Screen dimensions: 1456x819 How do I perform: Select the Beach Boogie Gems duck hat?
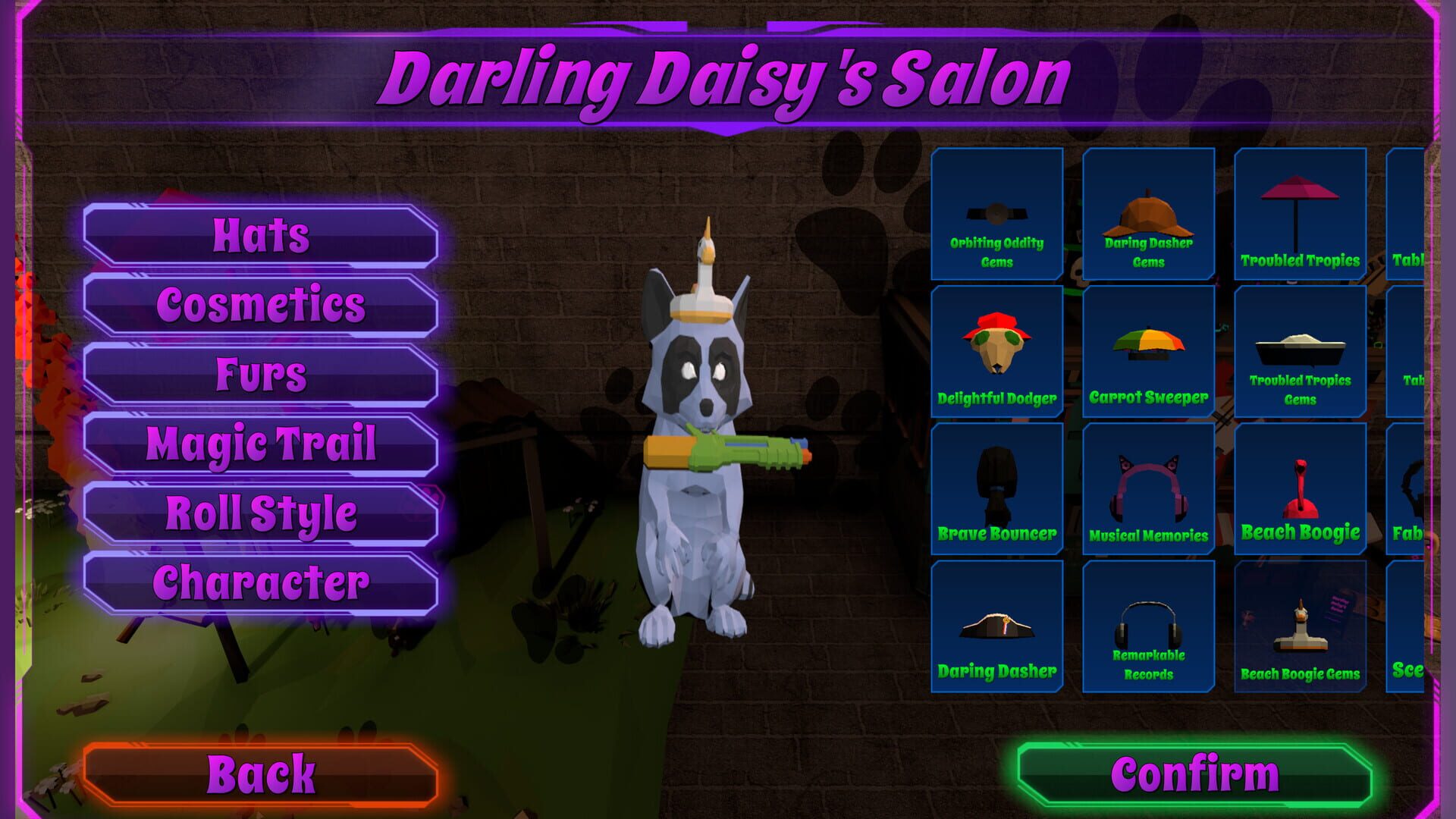(x=1299, y=626)
